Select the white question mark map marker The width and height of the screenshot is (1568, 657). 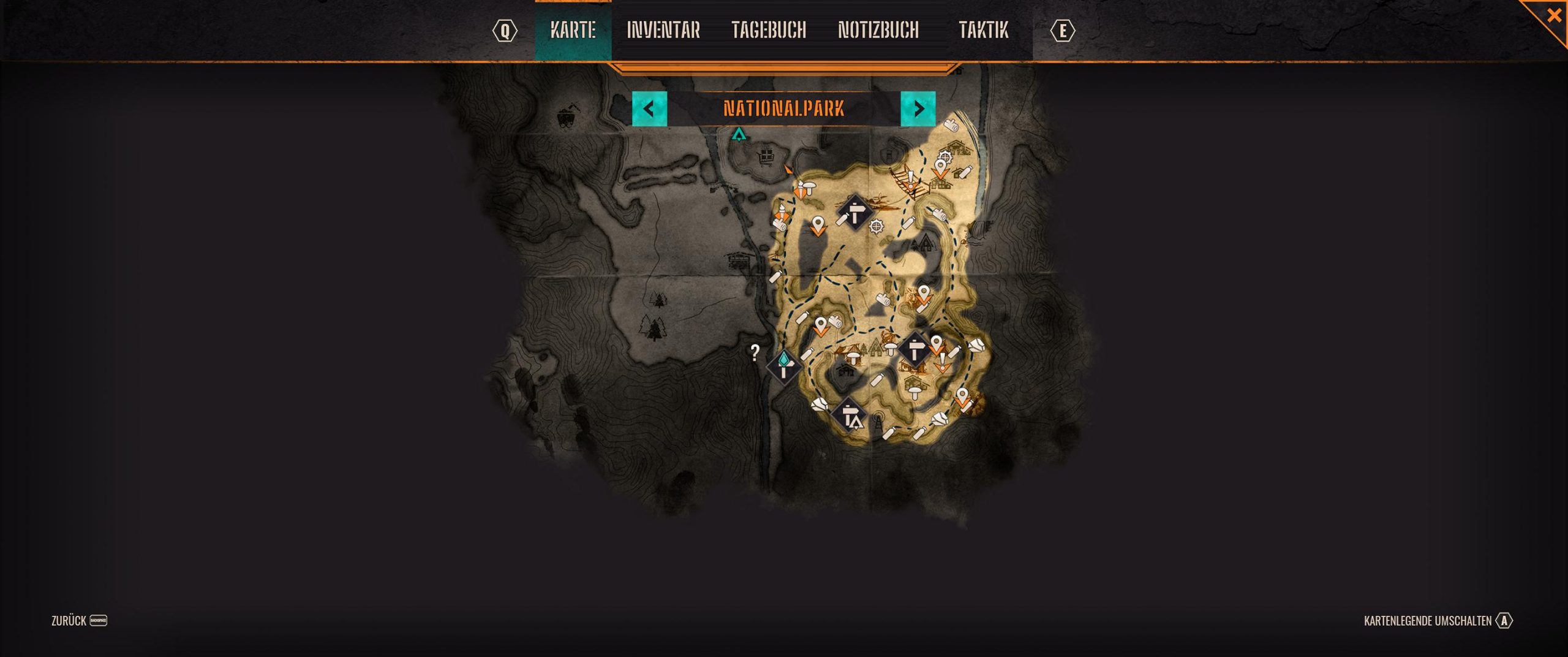coord(755,352)
